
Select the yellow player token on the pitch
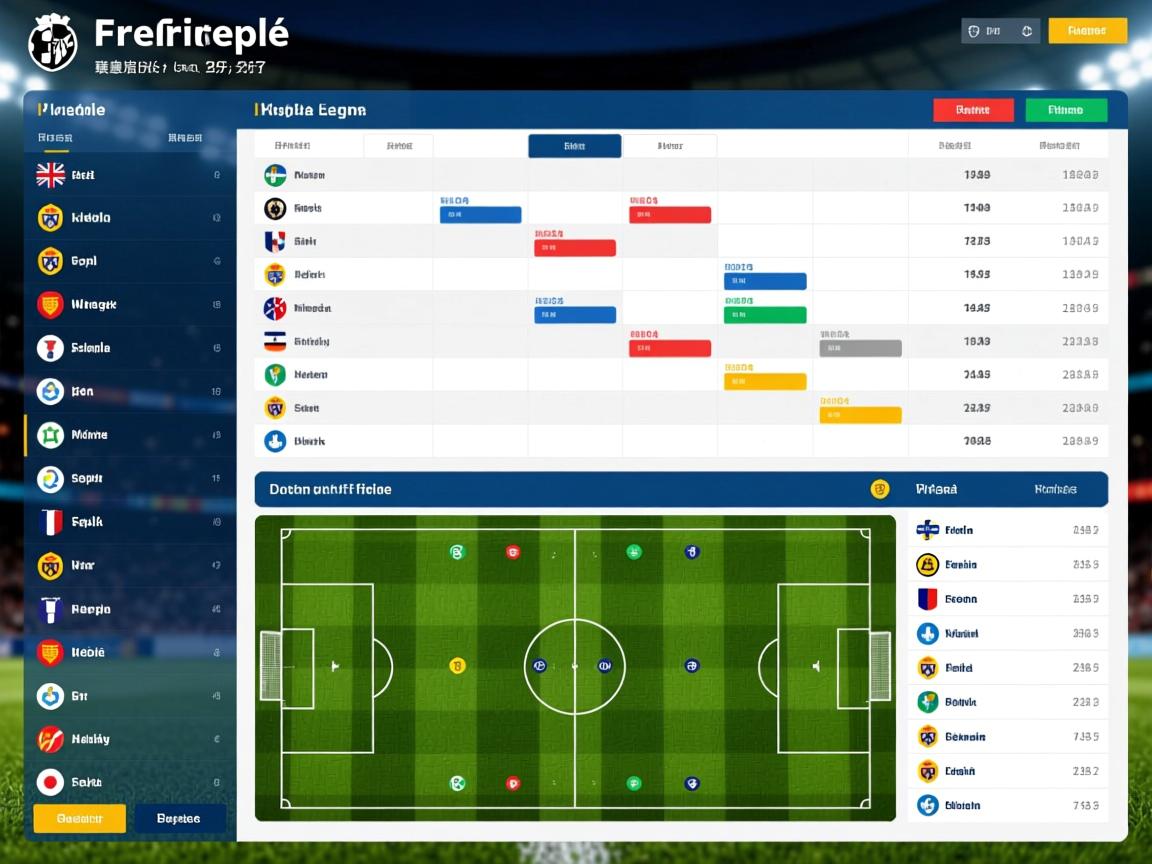[x=457, y=666]
